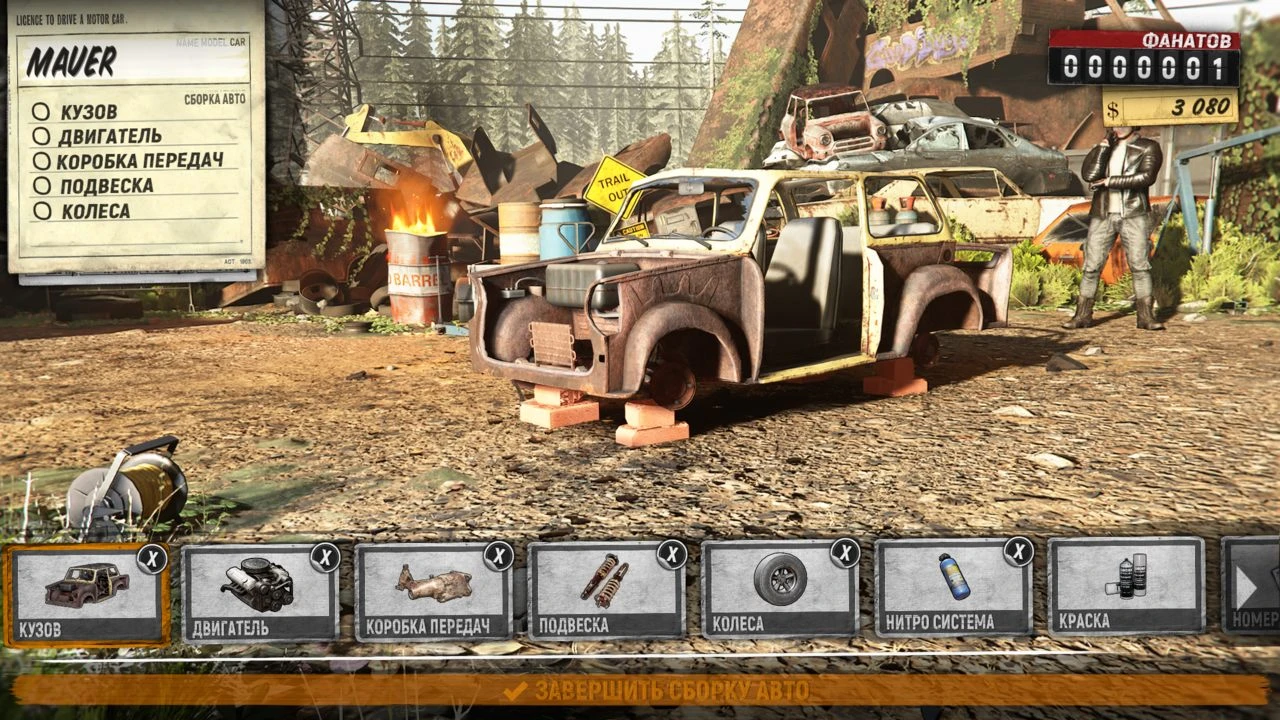Screen dimensions: 1280x720
Task: Remove the Двигатель part with its X
Action: pyautogui.click(x=325, y=557)
